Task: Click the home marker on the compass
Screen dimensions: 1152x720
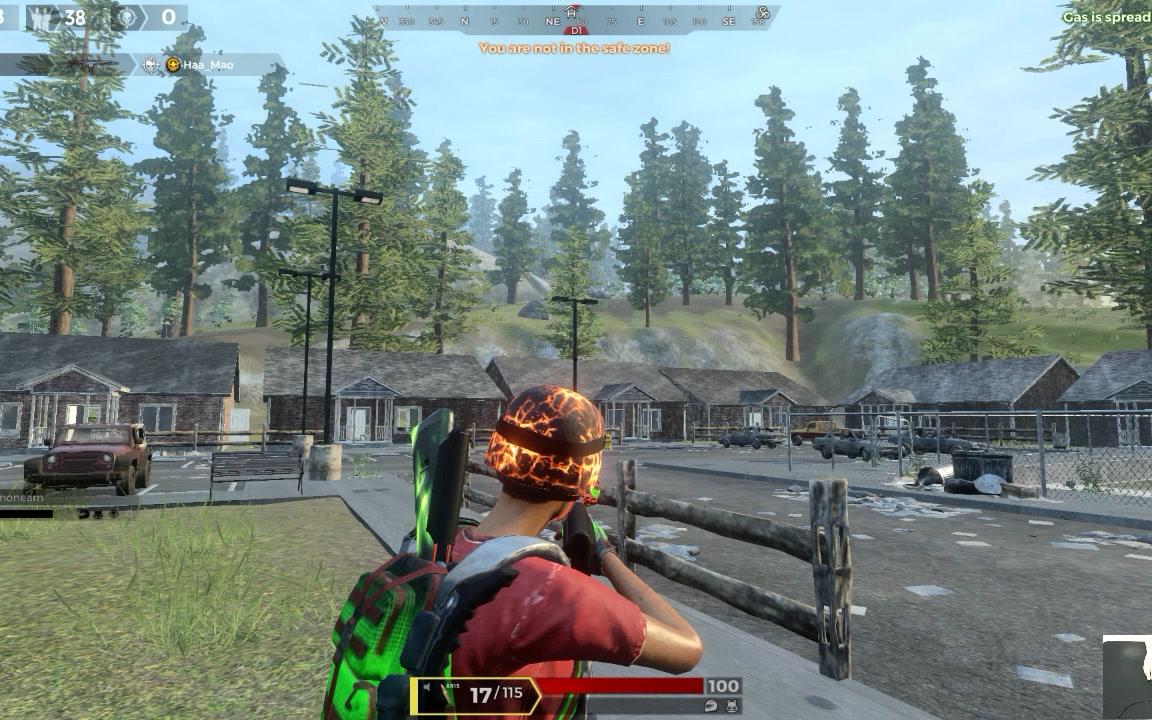Action: point(571,12)
